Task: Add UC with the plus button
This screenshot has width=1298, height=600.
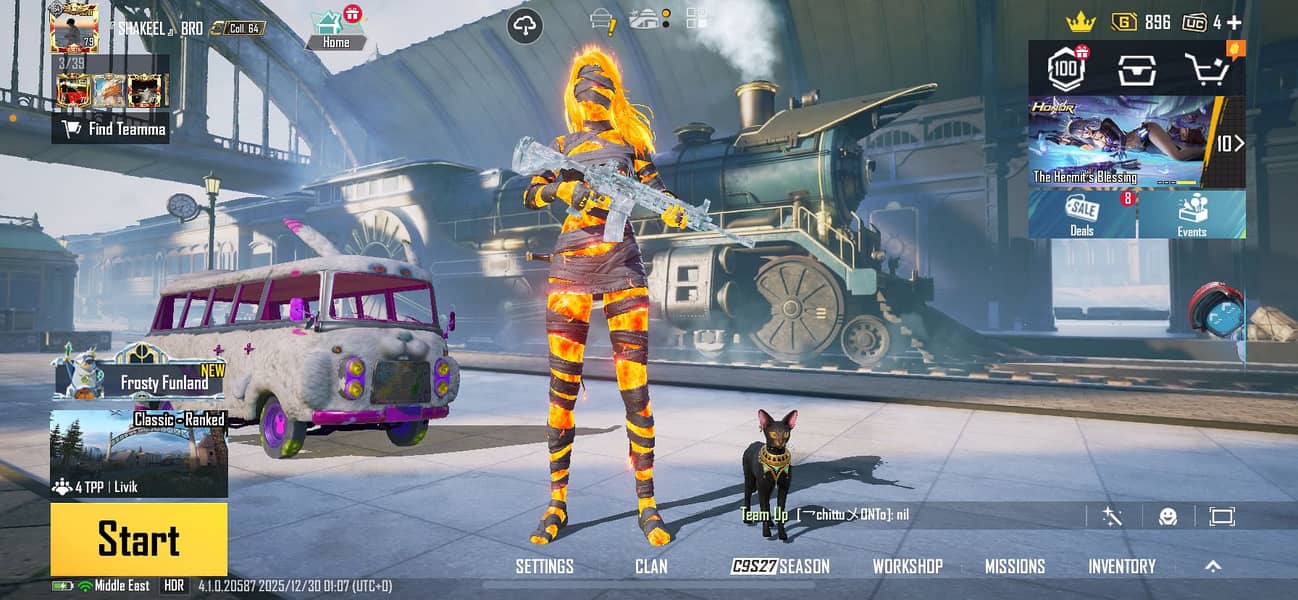Action: click(x=1234, y=22)
